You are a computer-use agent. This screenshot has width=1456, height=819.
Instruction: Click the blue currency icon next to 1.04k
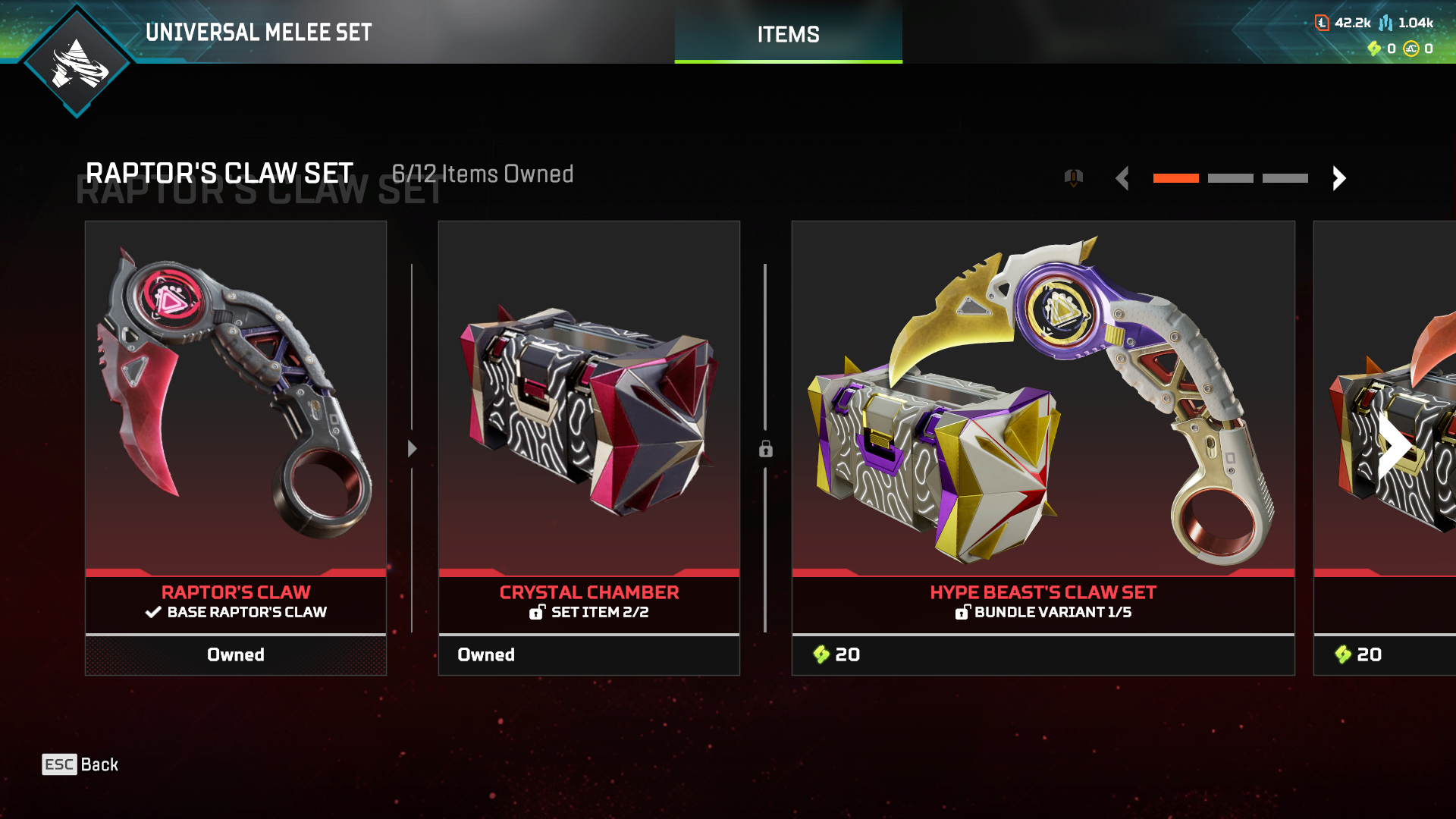(x=1386, y=23)
